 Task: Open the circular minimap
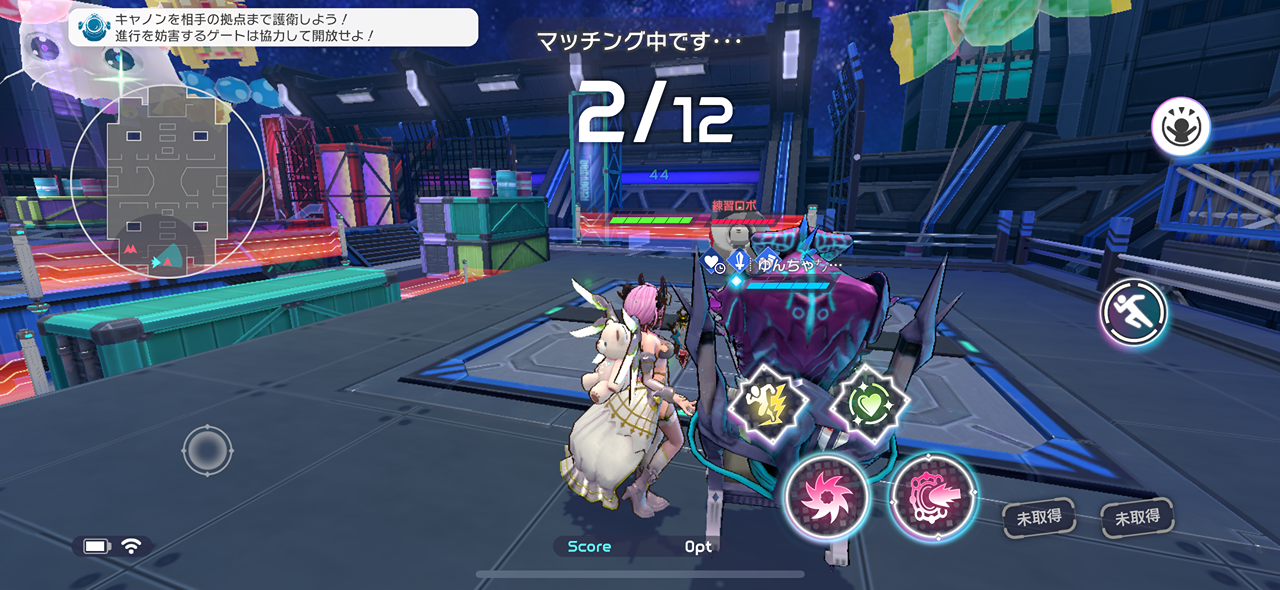pos(167,182)
